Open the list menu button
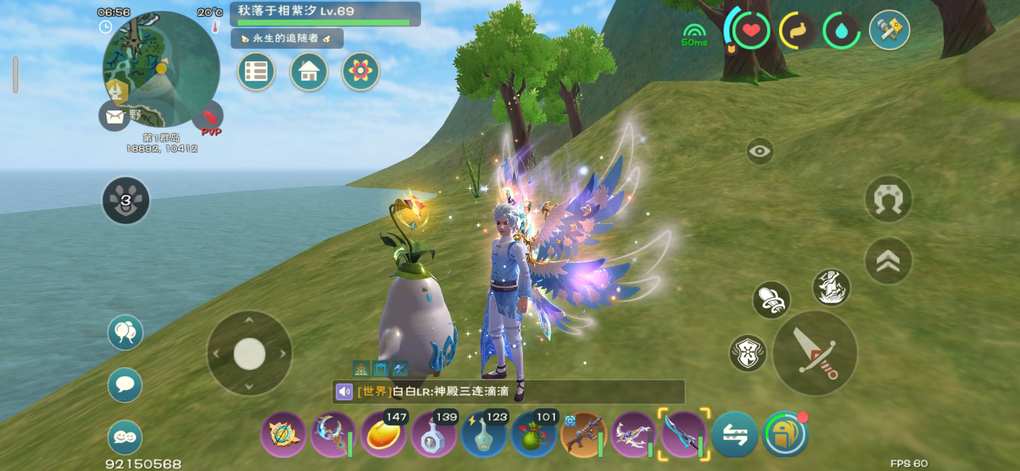Image resolution: width=1020 pixels, height=471 pixels. pos(257,72)
